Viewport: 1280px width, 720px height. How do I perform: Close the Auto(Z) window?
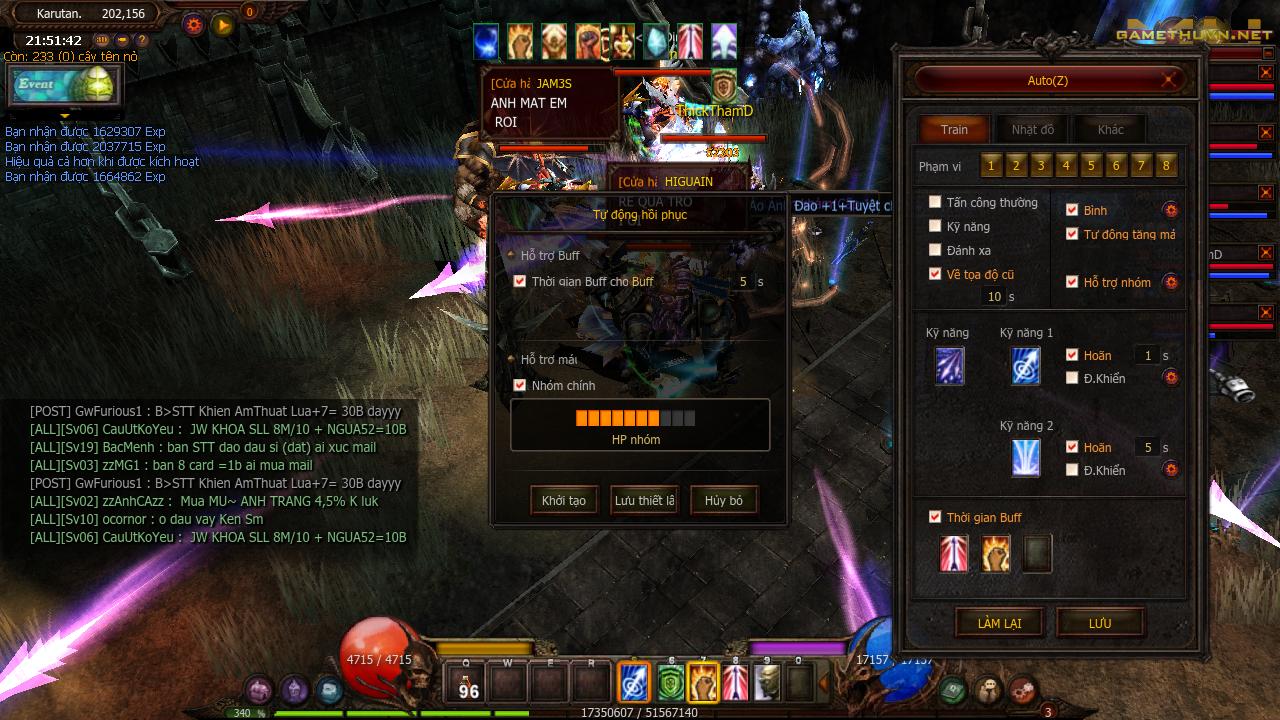pyautogui.click(x=1169, y=80)
